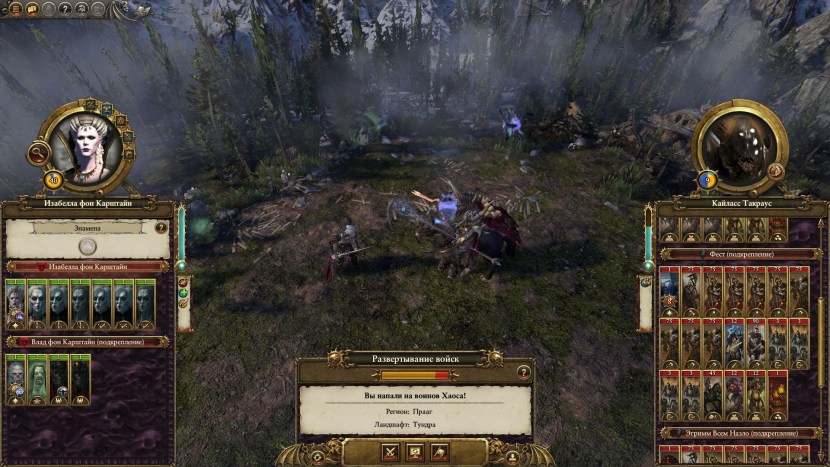Click the first unit card in Isabella's army
This screenshot has height=467, width=830.
pos(15,304)
